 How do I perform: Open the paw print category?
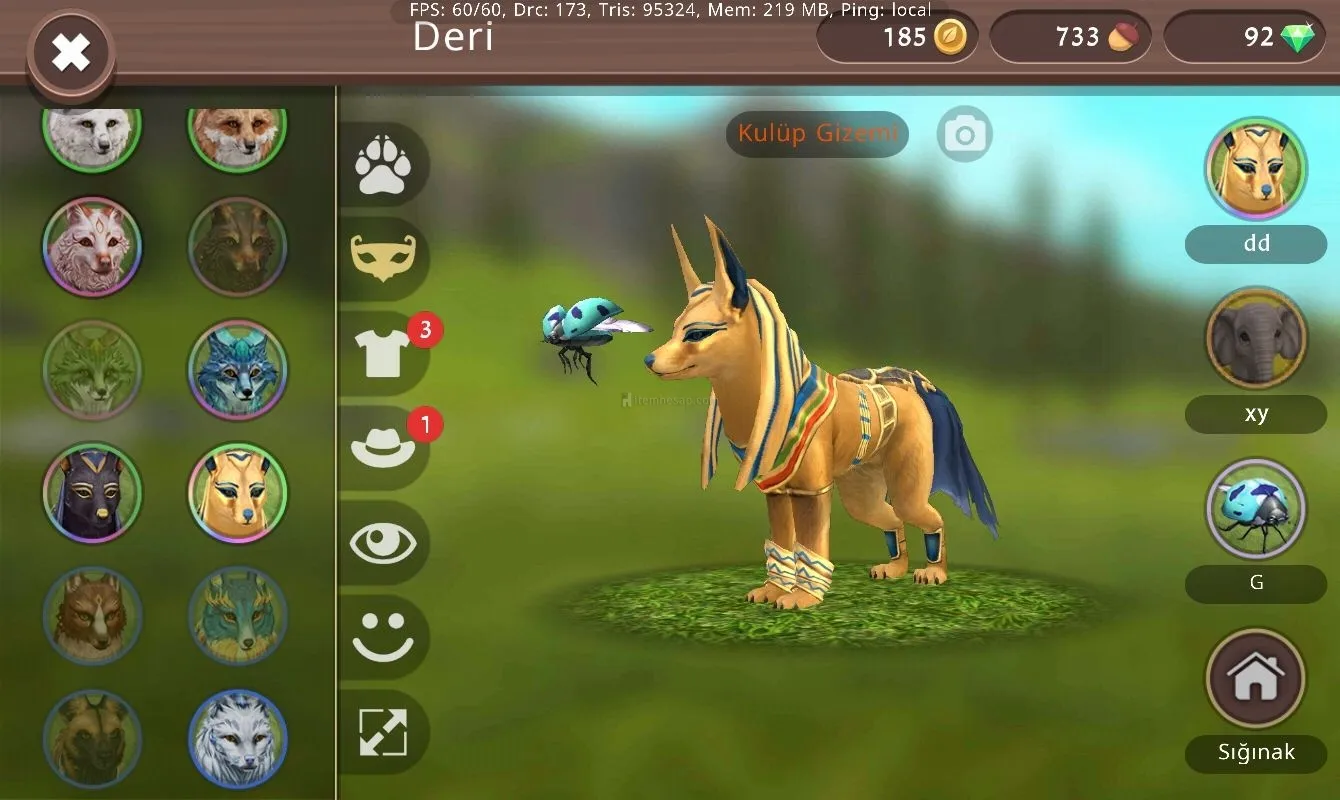[x=383, y=166]
